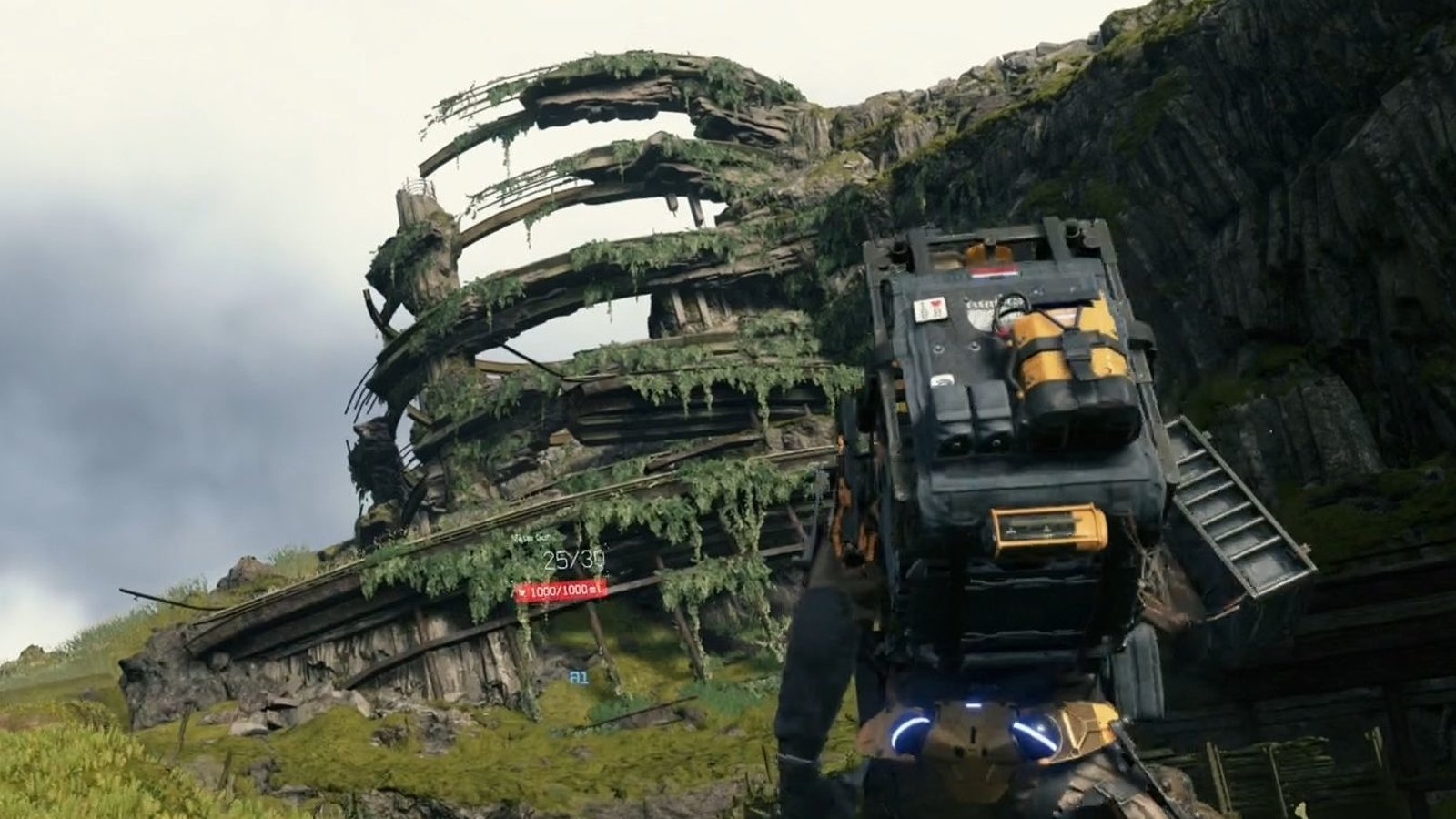Click the red striped label atop the cargo
The height and width of the screenshot is (819, 1456).
pyautogui.click(x=996, y=270)
